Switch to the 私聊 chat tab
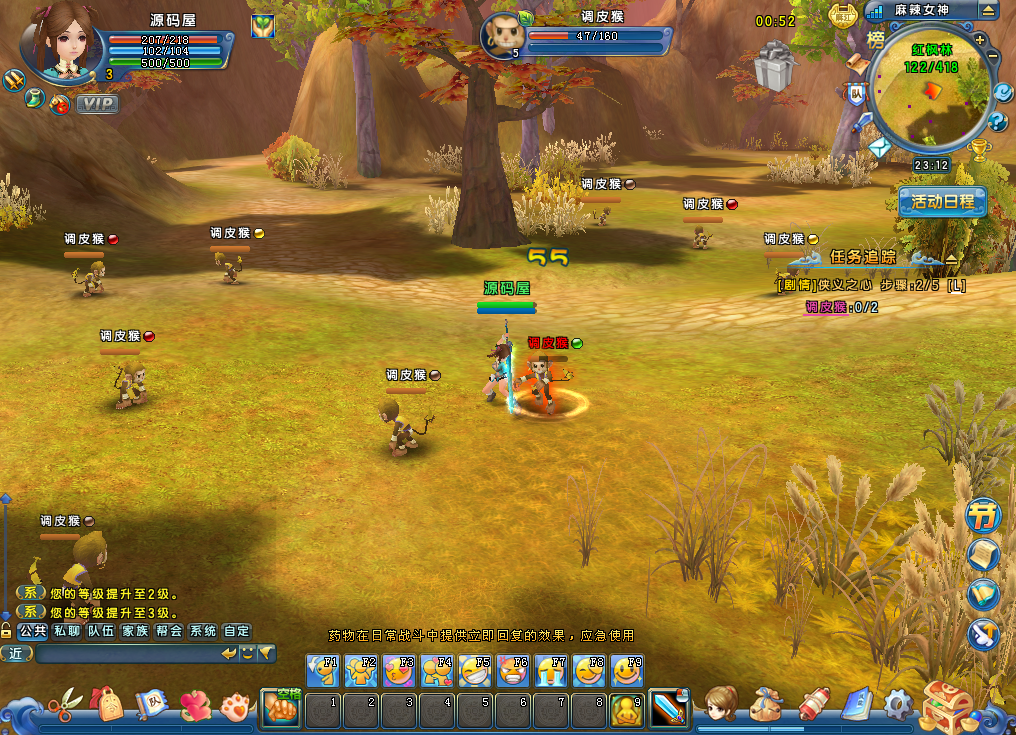Screen dimensions: 1016x735 [x=67, y=631]
